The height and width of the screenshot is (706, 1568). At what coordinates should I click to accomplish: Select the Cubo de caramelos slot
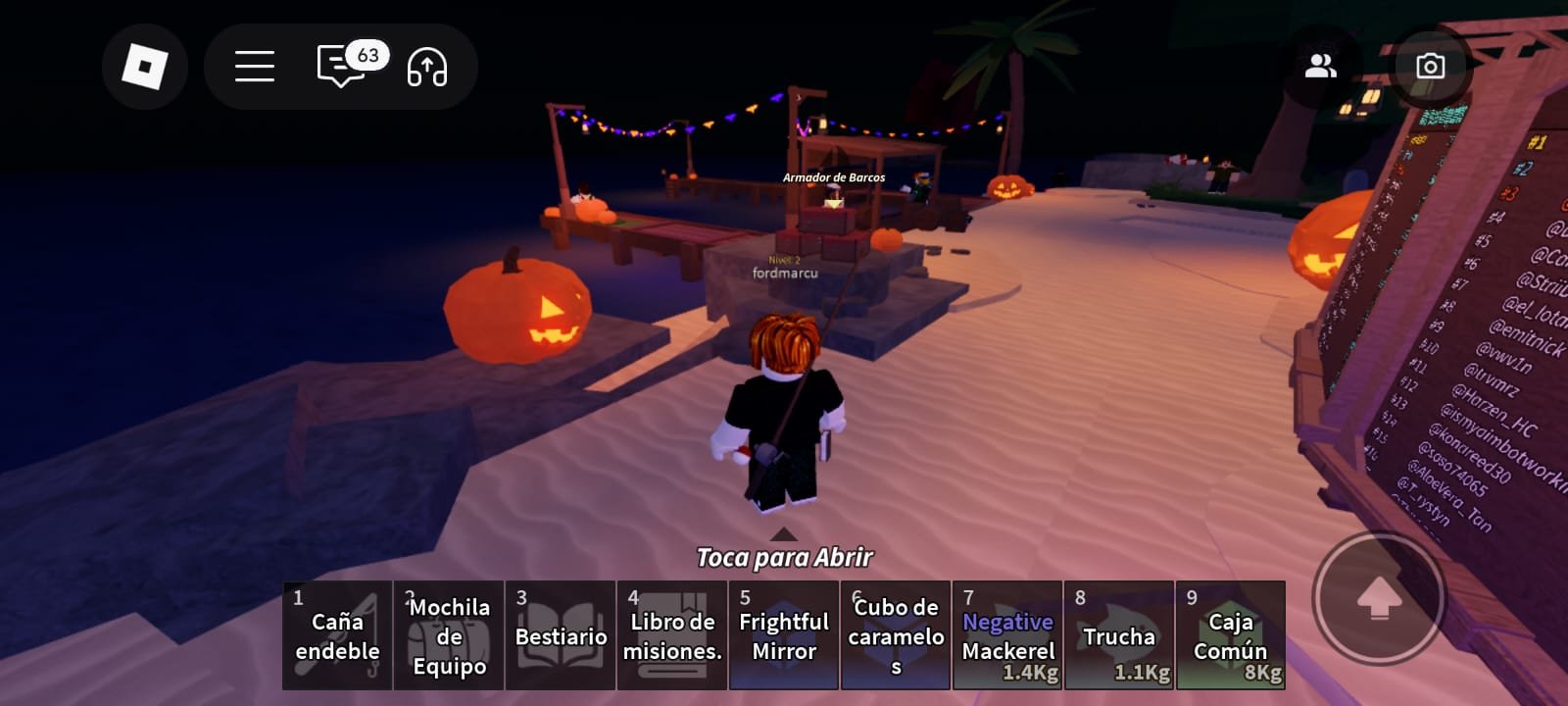pyautogui.click(x=896, y=635)
